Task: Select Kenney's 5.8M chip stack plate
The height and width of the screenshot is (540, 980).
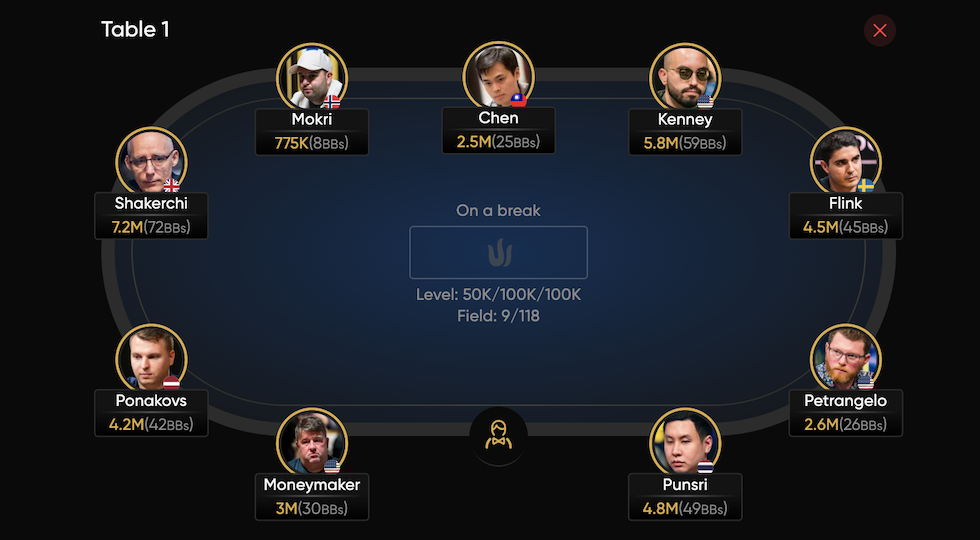Action: pos(685,132)
